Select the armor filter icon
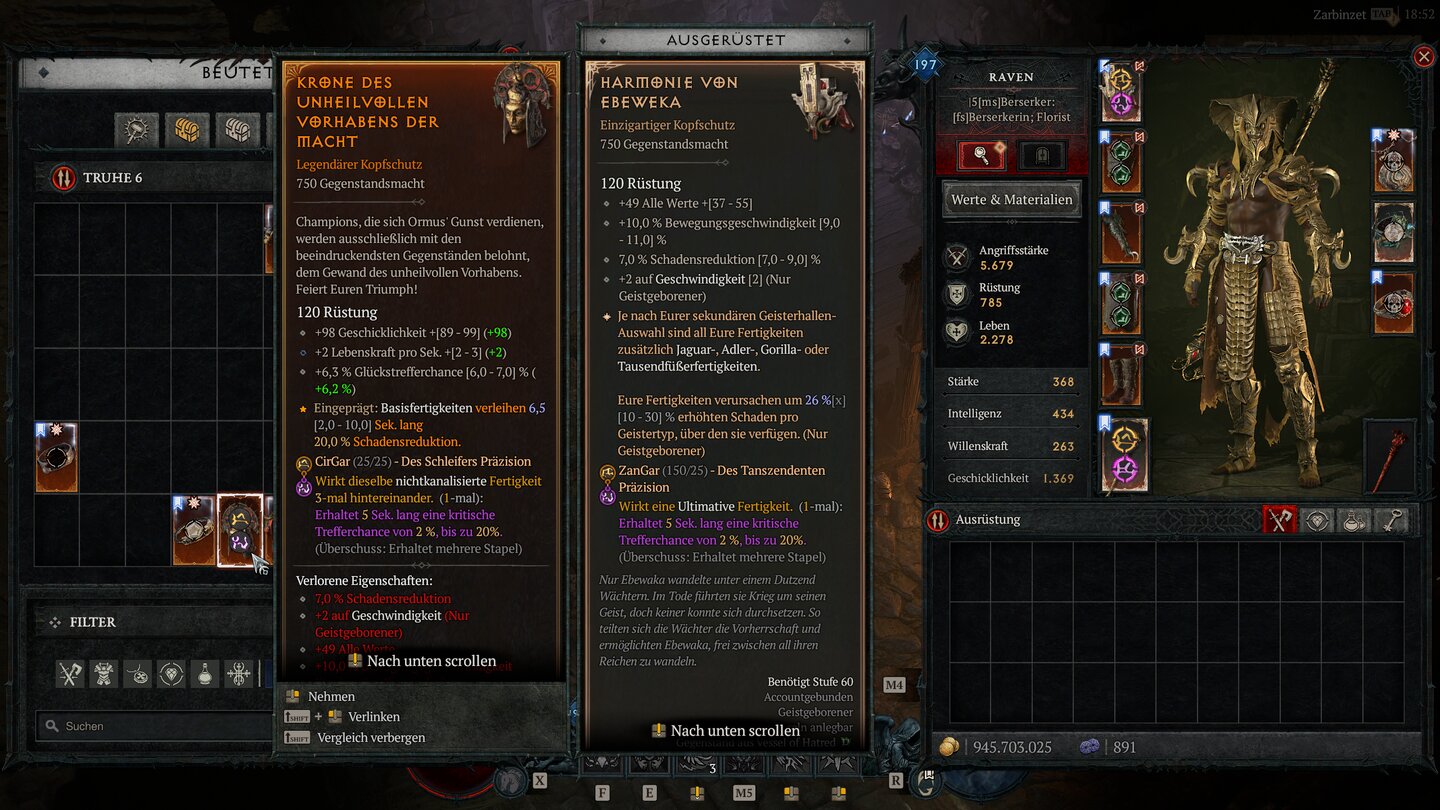Image resolution: width=1440 pixels, height=810 pixels. [103, 673]
